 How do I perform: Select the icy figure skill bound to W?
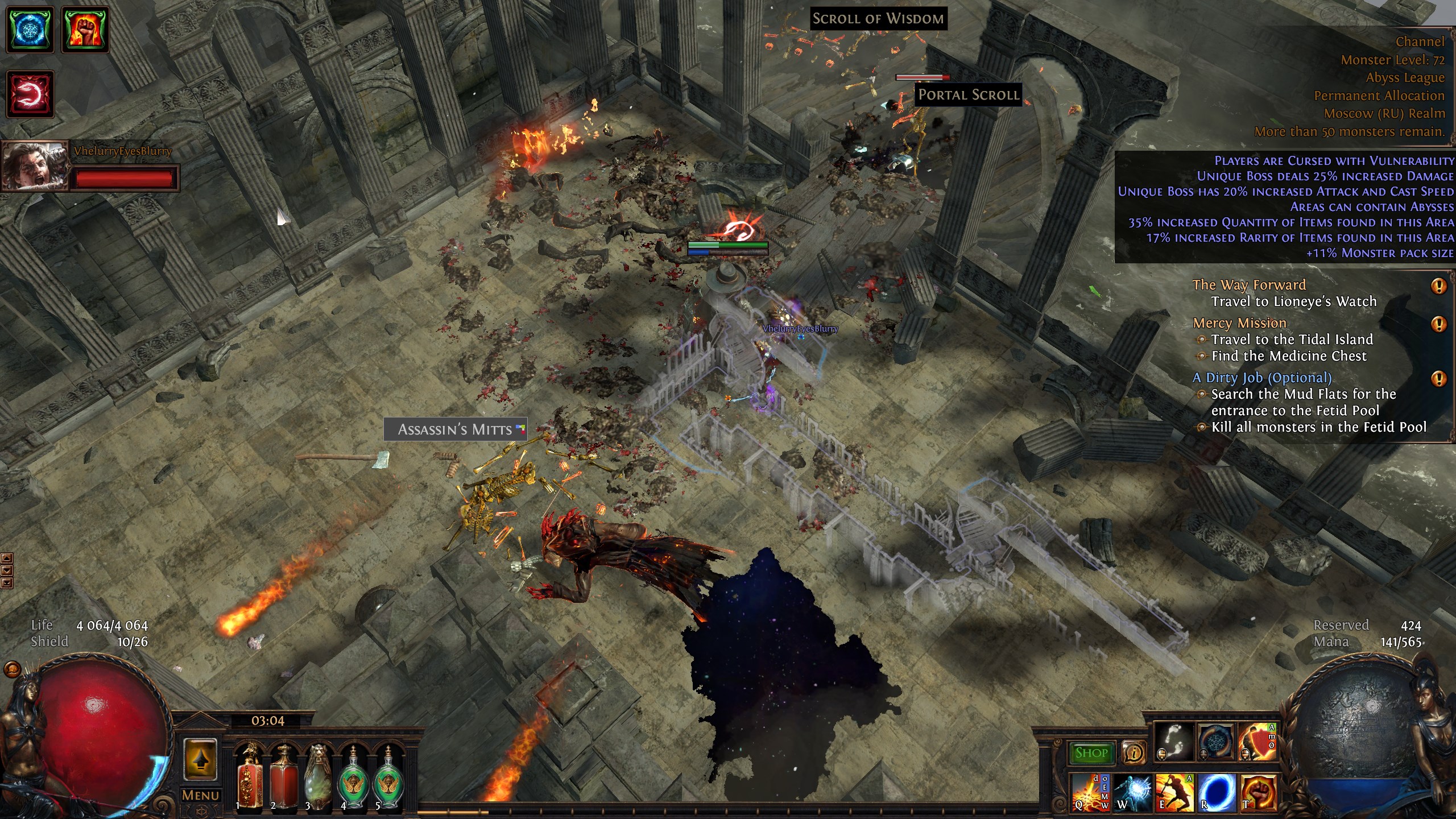(1132, 792)
